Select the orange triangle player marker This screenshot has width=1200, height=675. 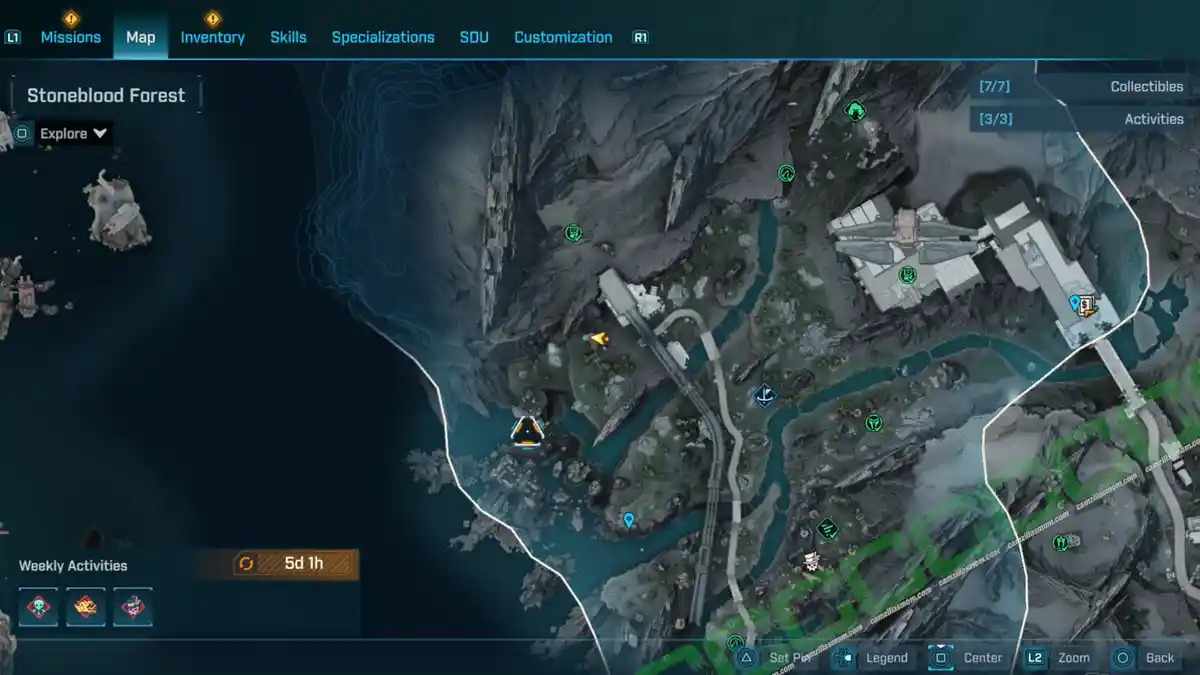[527, 430]
